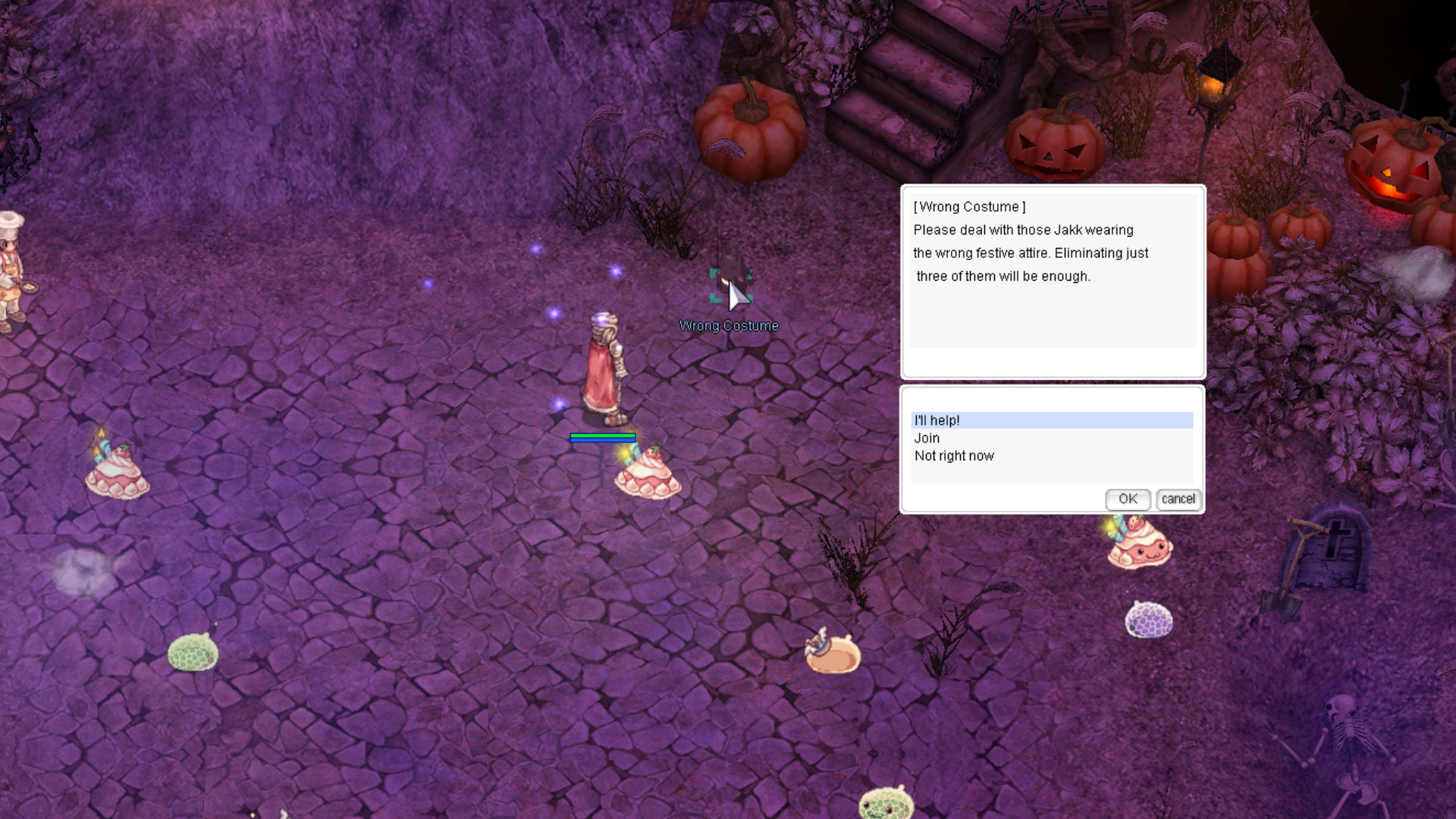Choose the "I'll help!" reply
This screenshot has height=819, width=1456.
tap(937, 420)
